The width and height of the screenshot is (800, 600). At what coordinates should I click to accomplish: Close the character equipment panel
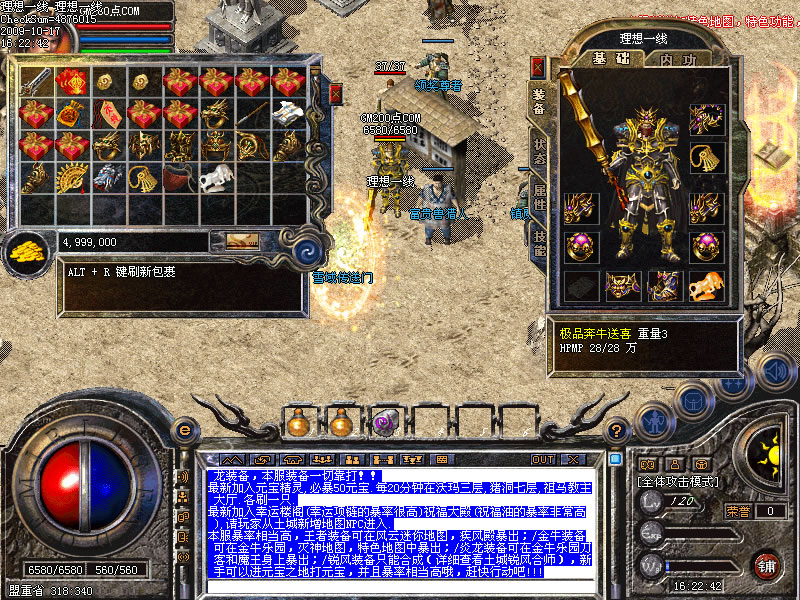[538, 67]
